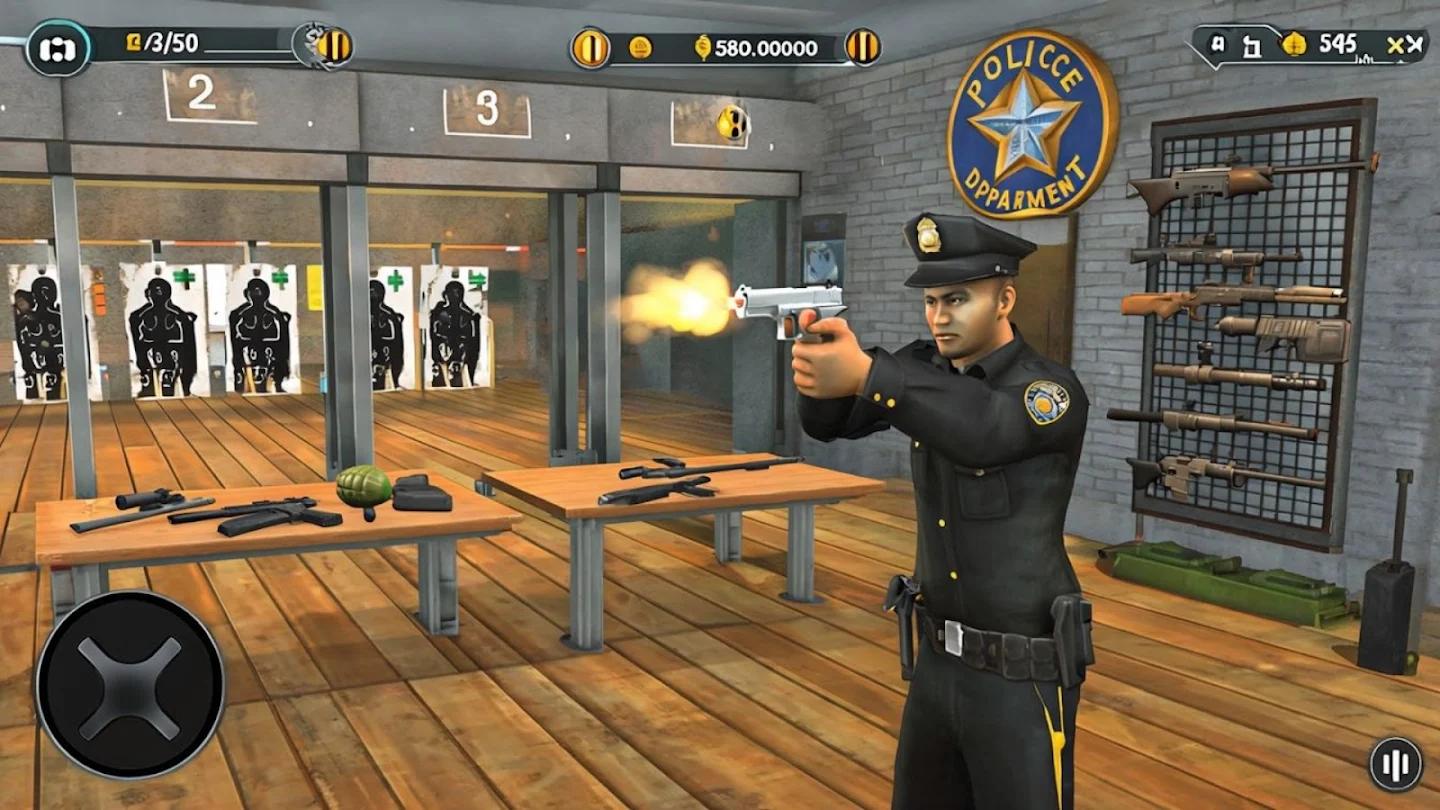Click the white X icon beside the yellow X
Viewport: 1440px width, 810px height.
[x=1414, y=44]
